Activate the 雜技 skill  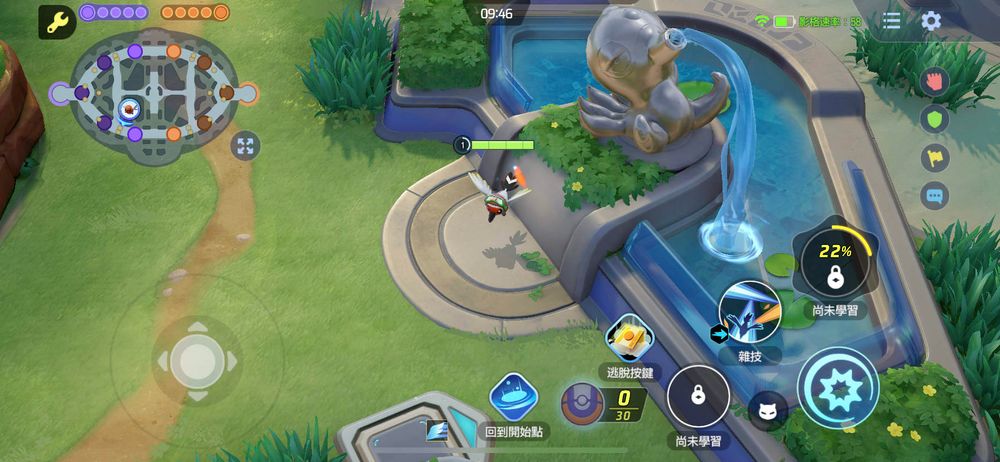750,312
